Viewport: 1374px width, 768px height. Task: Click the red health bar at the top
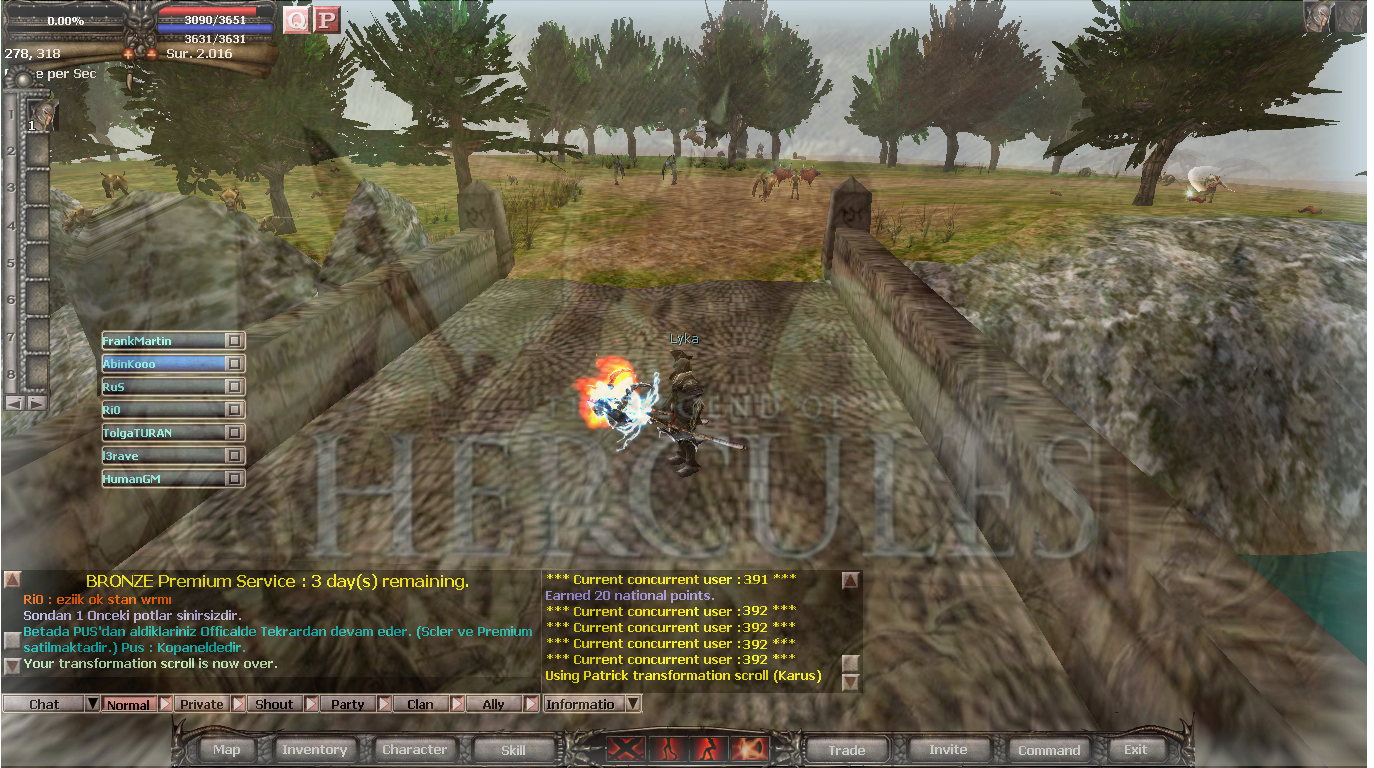[x=210, y=13]
